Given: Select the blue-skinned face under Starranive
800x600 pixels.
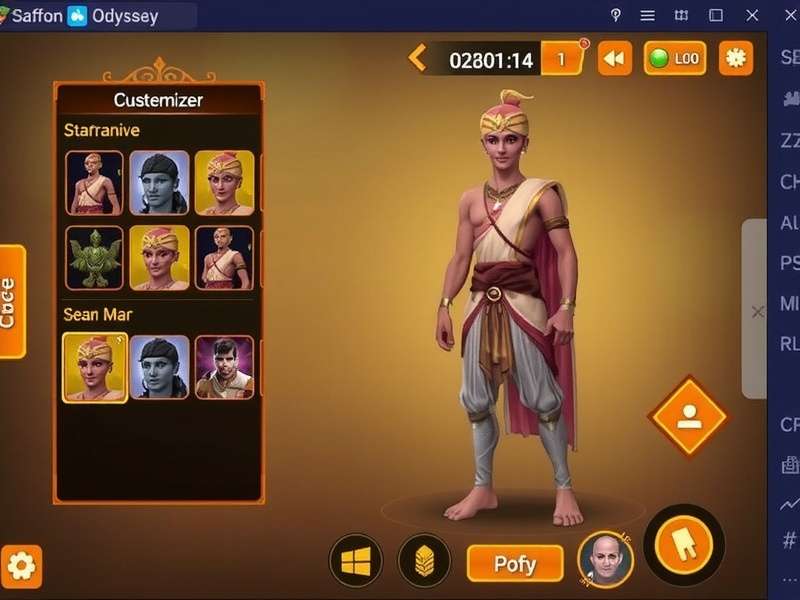Looking at the screenshot, I should click(159, 183).
